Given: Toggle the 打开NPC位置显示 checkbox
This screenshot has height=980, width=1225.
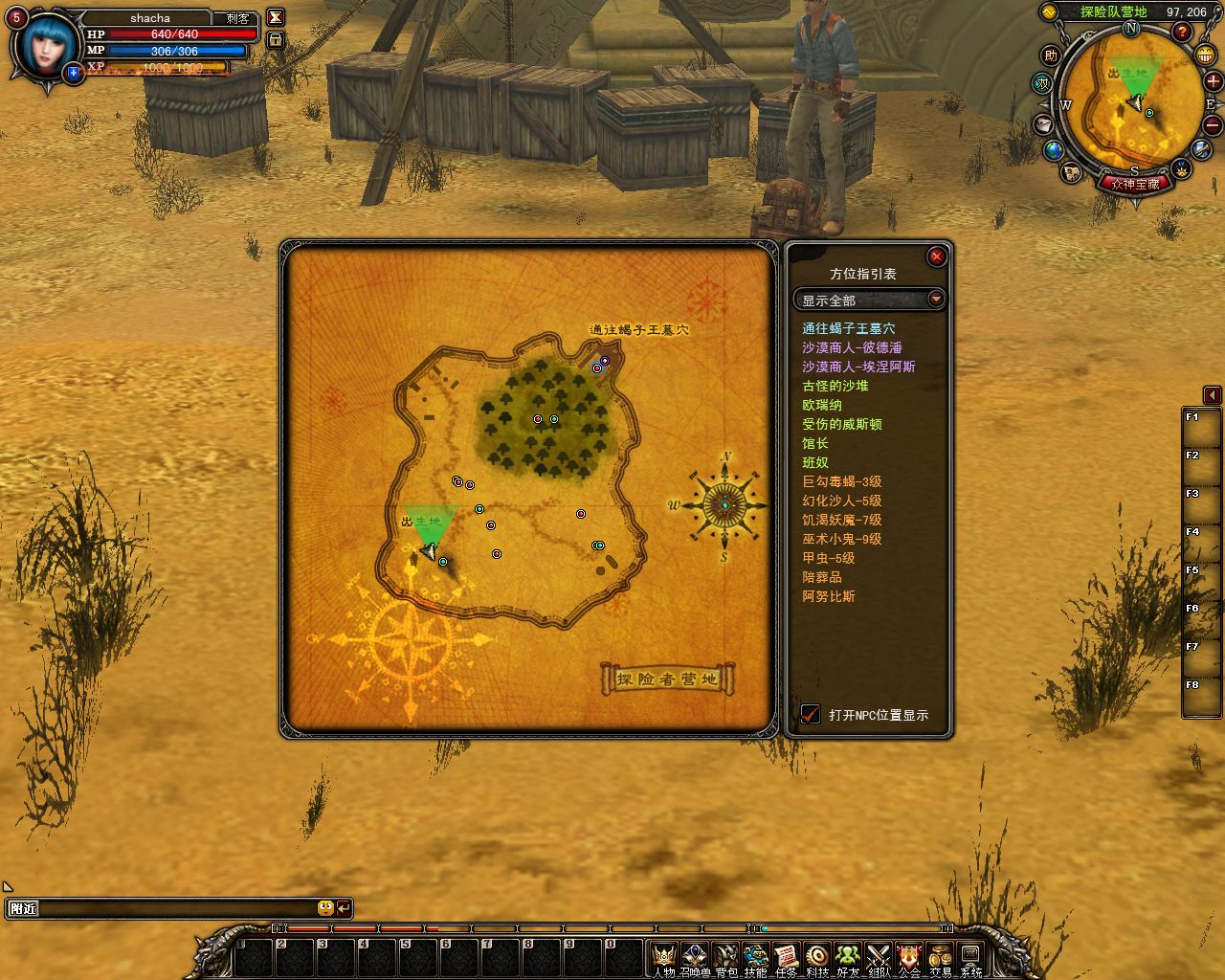Looking at the screenshot, I should pos(811,714).
